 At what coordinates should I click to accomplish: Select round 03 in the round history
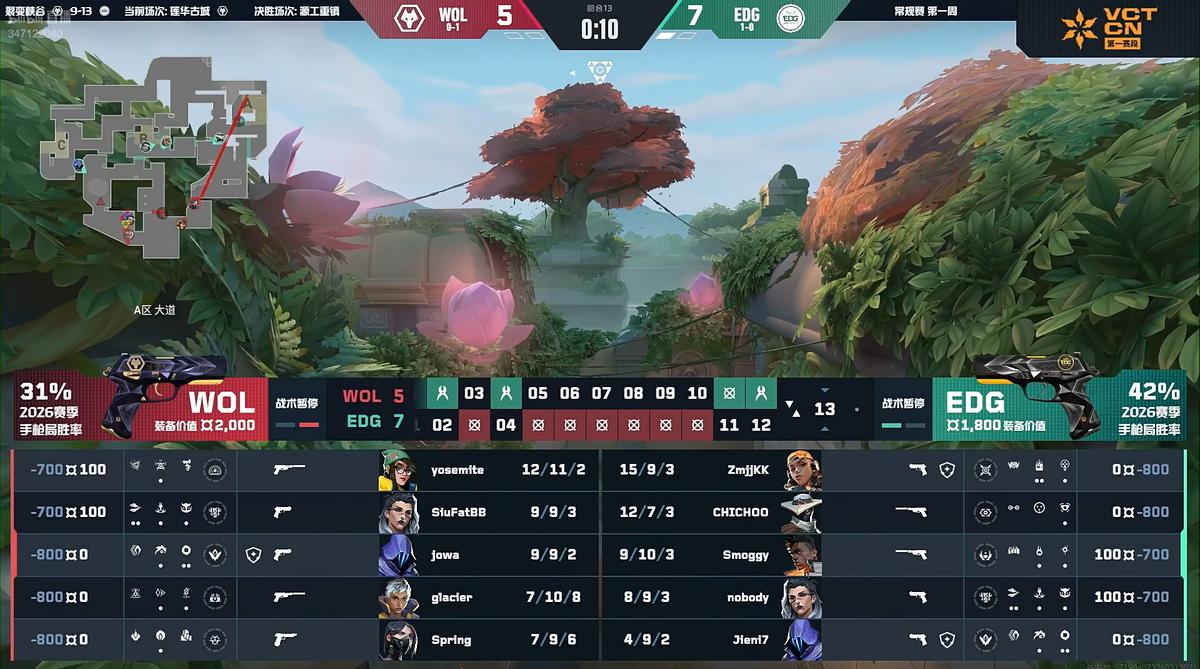pos(474,393)
